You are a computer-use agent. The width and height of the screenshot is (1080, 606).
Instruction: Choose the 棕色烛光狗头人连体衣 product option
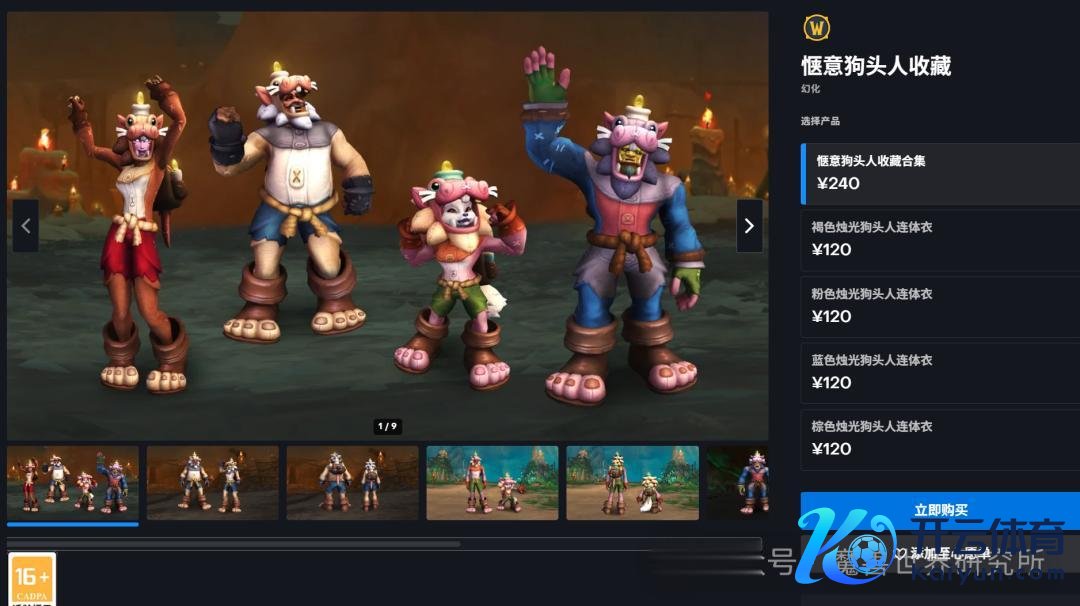coord(940,438)
